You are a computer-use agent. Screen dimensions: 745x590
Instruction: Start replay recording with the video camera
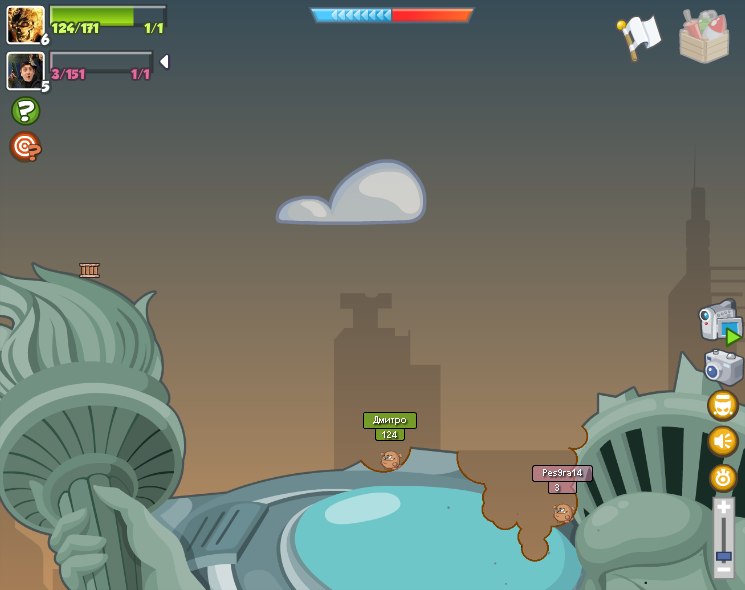pyautogui.click(x=720, y=322)
